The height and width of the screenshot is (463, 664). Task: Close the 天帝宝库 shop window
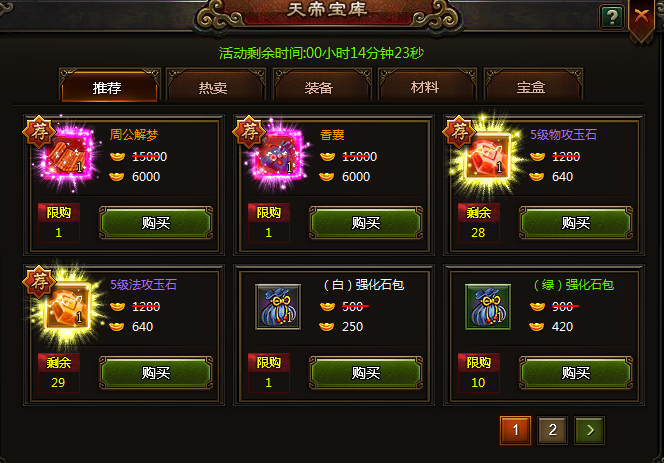tap(641, 17)
